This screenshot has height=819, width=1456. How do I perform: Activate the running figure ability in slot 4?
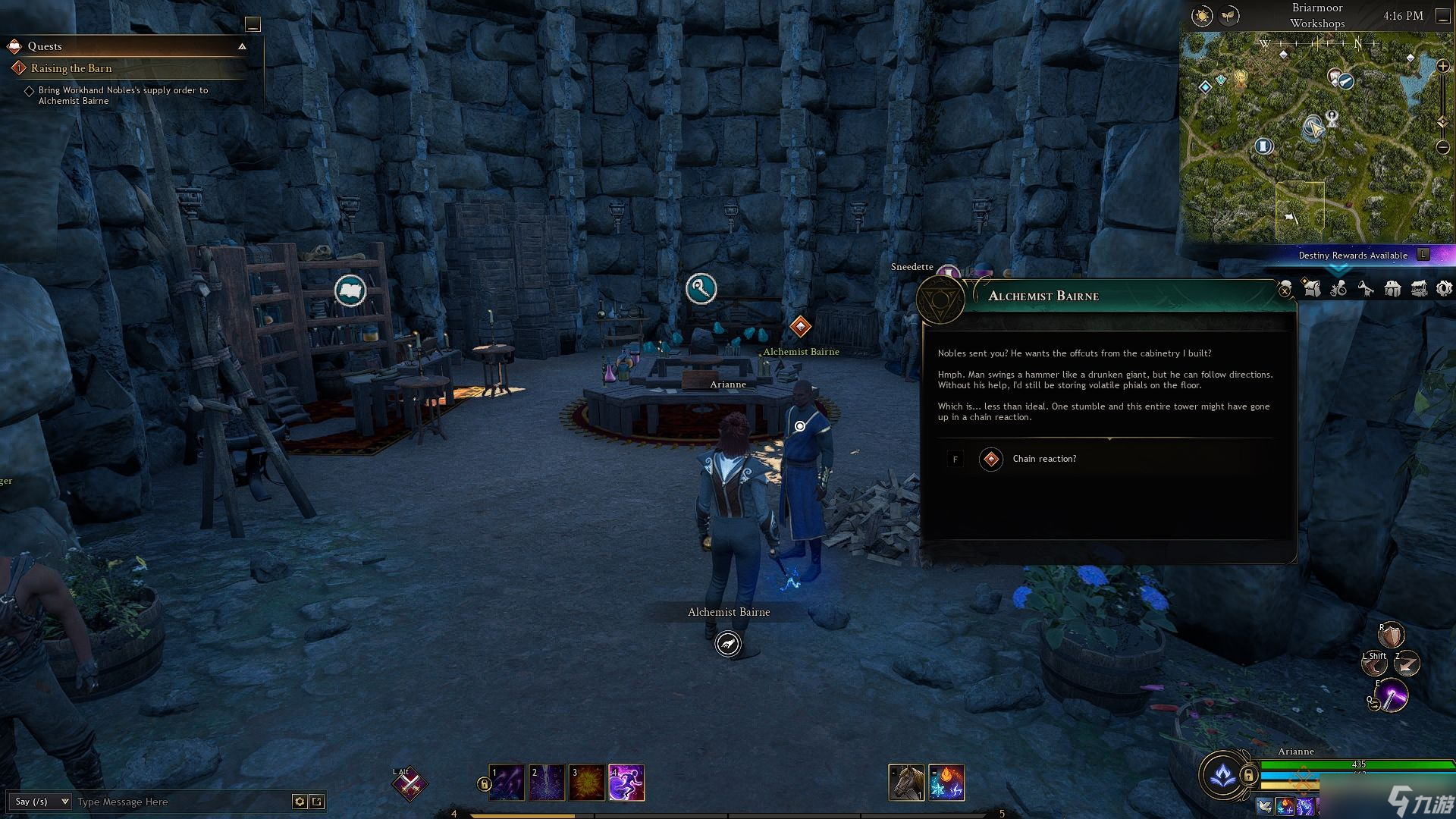coord(626,783)
